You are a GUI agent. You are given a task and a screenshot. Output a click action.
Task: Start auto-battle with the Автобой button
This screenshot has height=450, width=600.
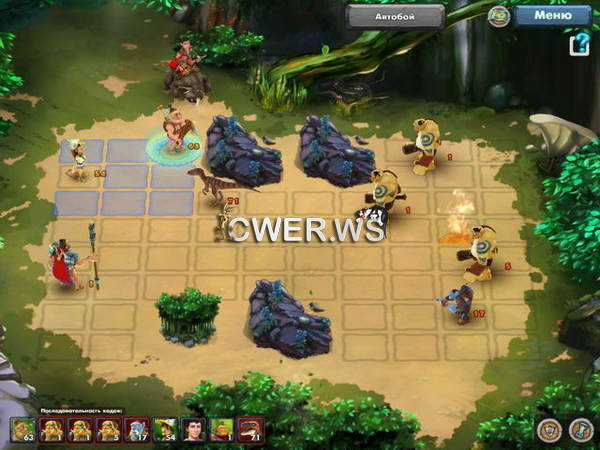pyautogui.click(x=395, y=16)
